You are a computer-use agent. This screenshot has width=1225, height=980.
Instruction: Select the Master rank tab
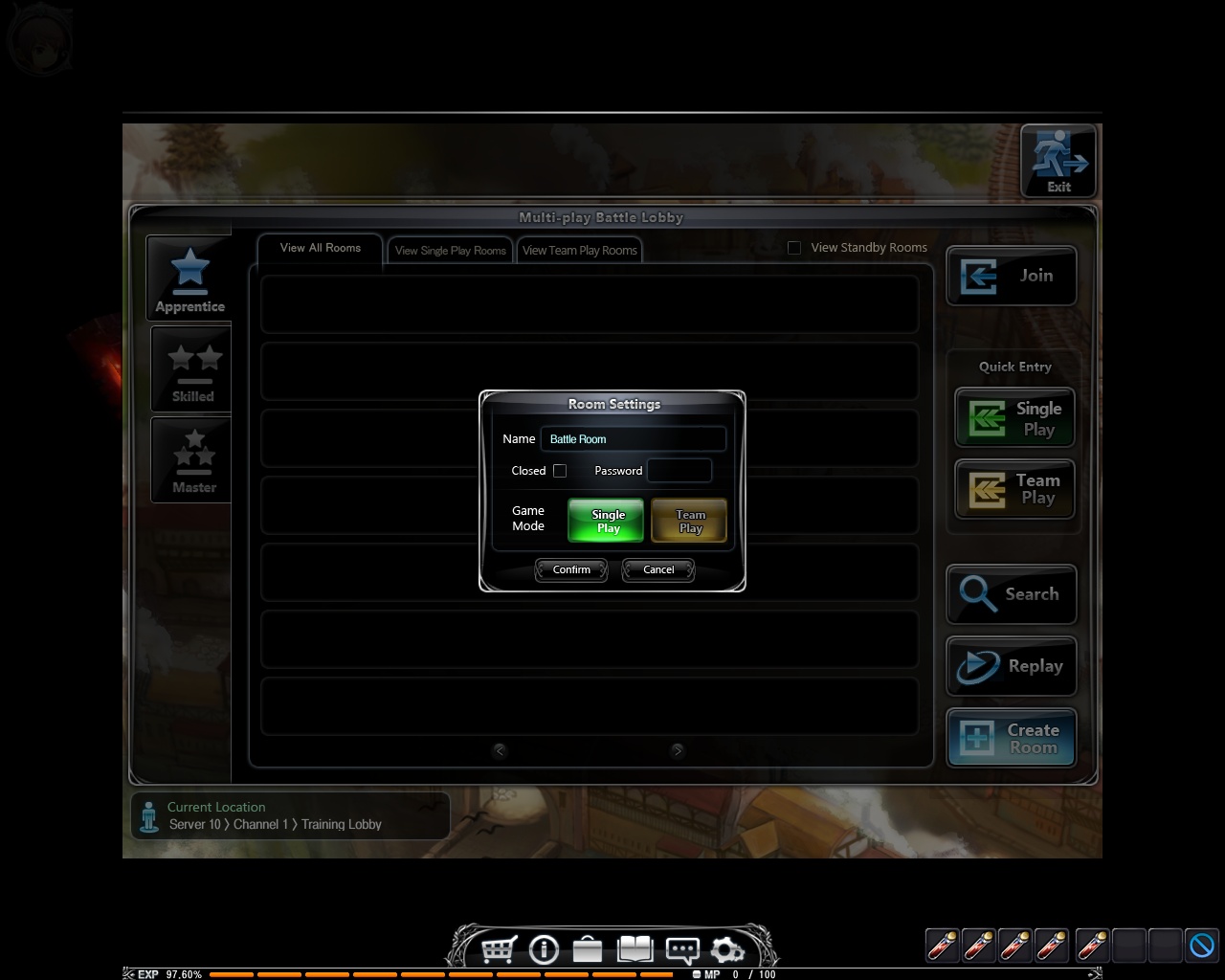pyautogui.click(x=193, y=460)
